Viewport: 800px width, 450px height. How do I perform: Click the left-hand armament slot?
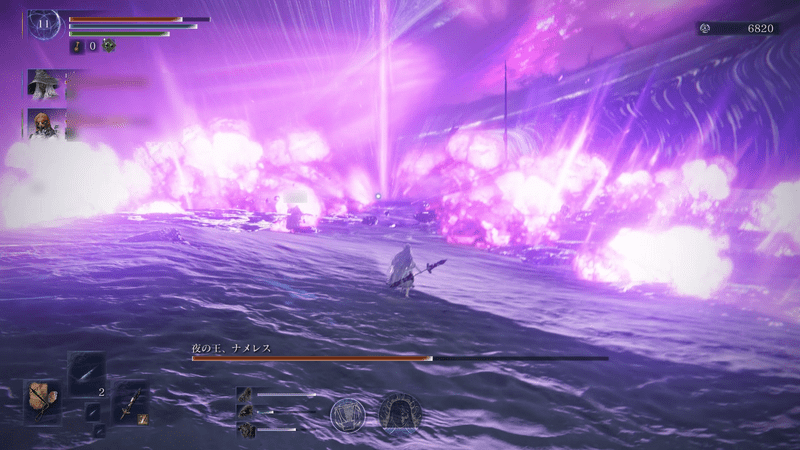(x=43, y=400)
